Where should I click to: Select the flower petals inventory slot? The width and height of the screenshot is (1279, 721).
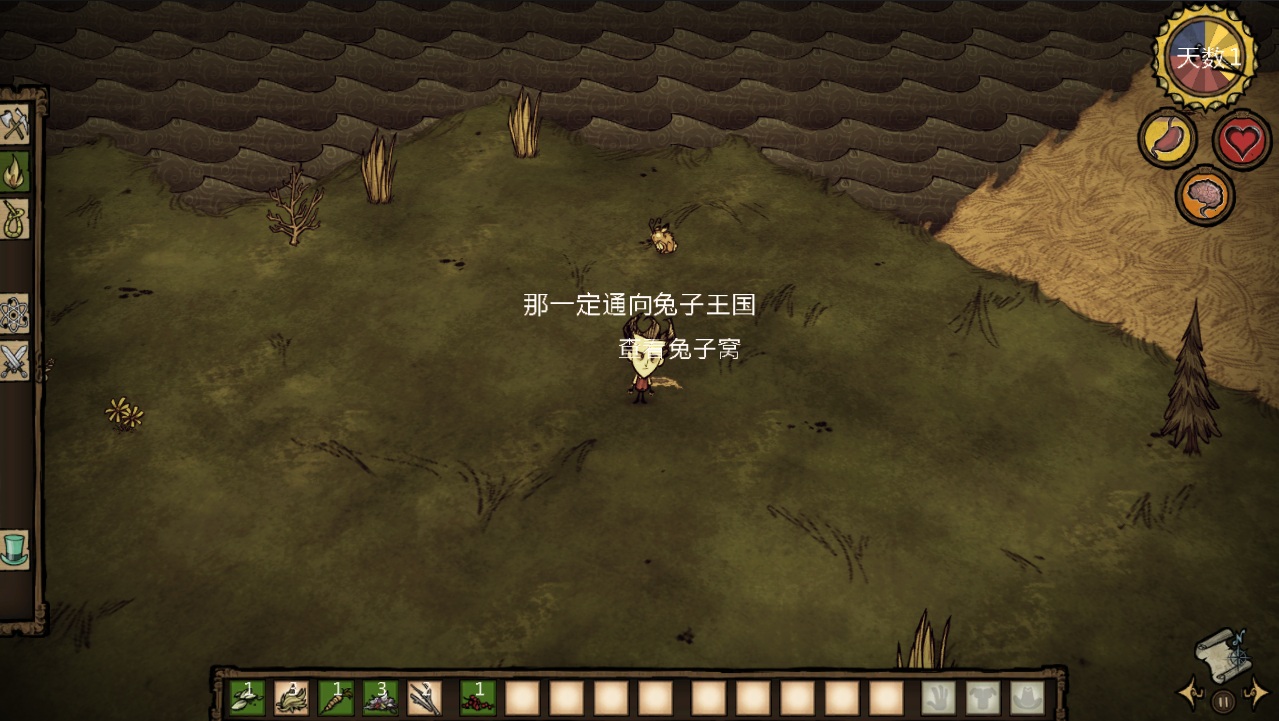380,697
